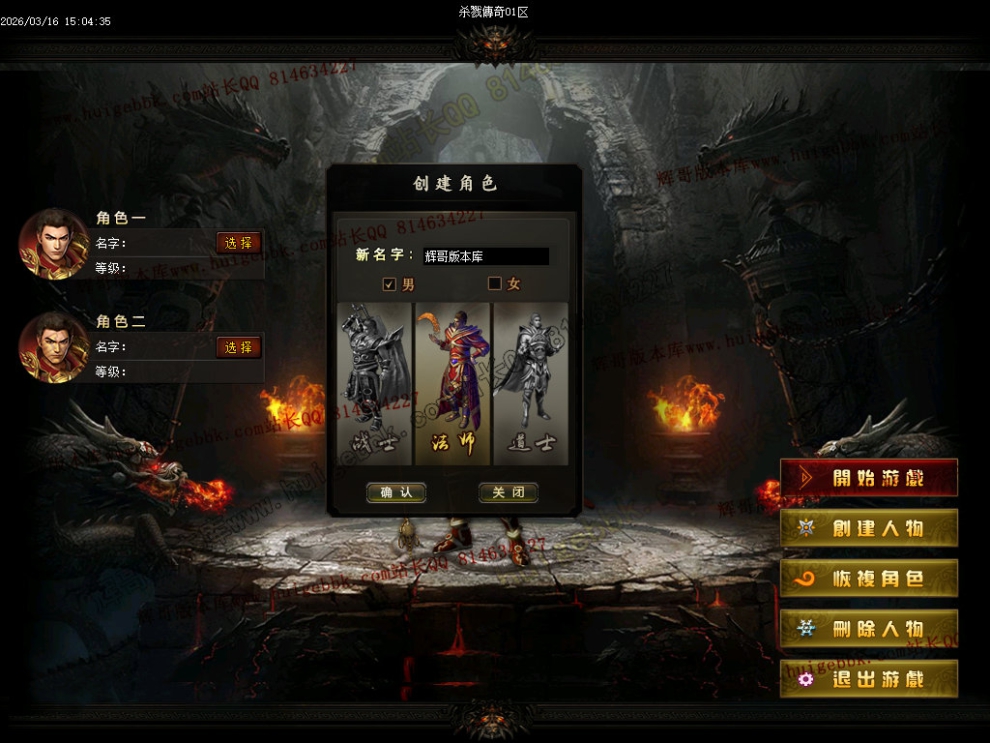Click the 角色一 character portrait
The width and height of the screenshot is (990, 743).
click(x=54, y=243)
